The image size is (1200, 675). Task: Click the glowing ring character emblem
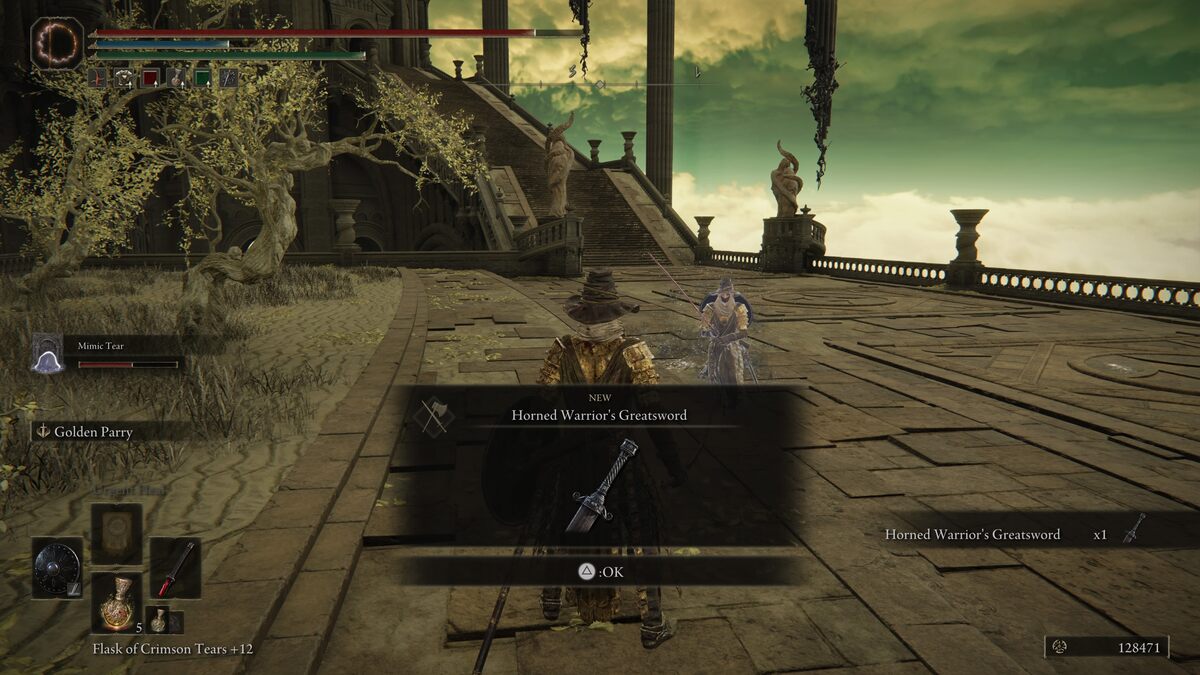pos(57,44)
